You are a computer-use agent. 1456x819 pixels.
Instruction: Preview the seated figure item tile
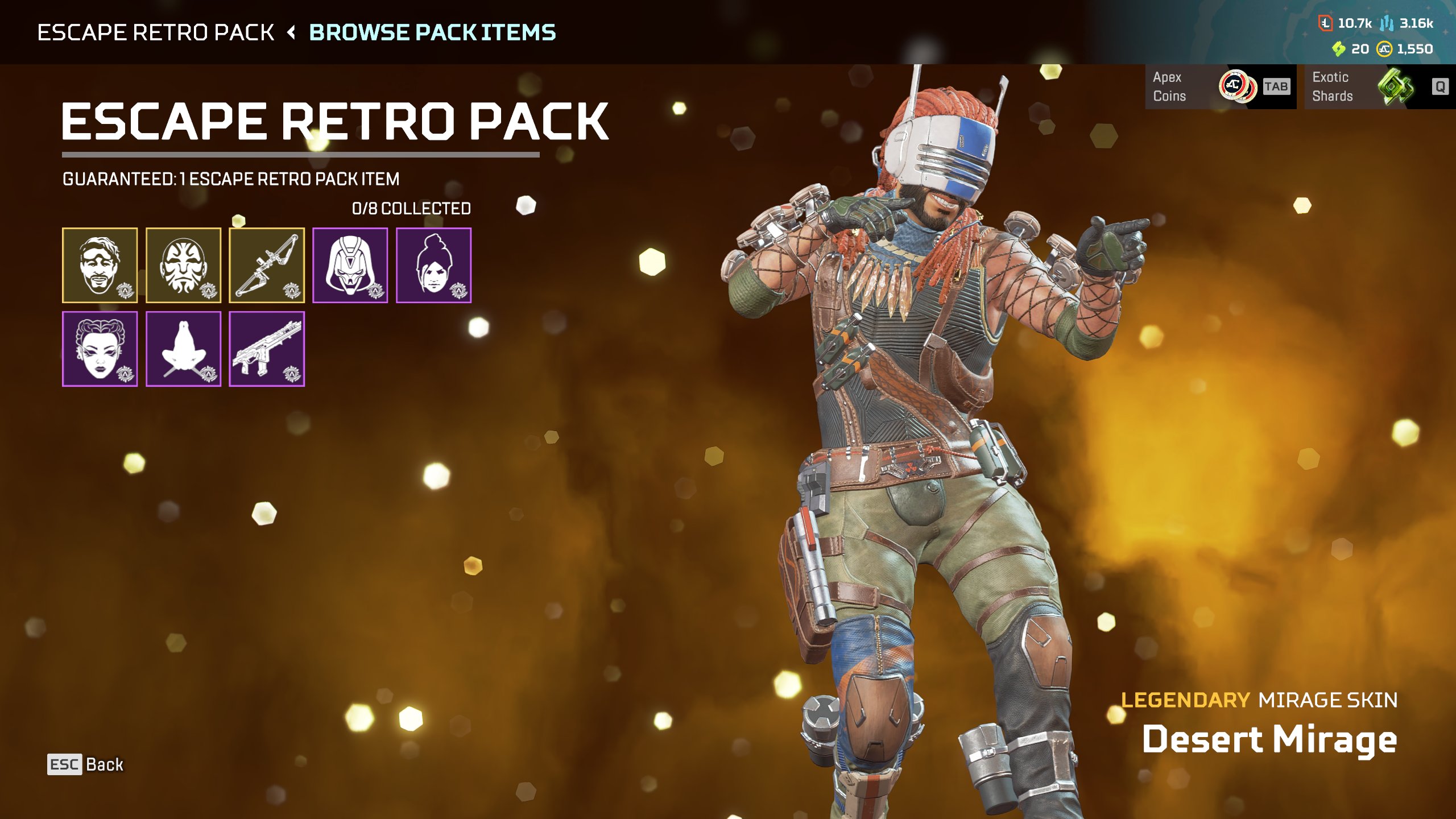(183, 349)
